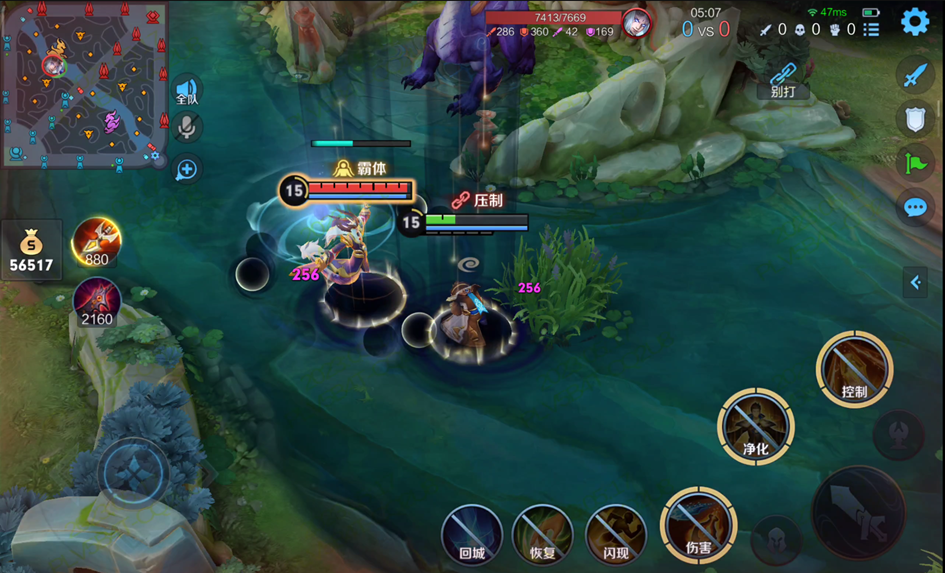Buy the recommended item costing 2160

pyautogui.click(x=96, y=300)
